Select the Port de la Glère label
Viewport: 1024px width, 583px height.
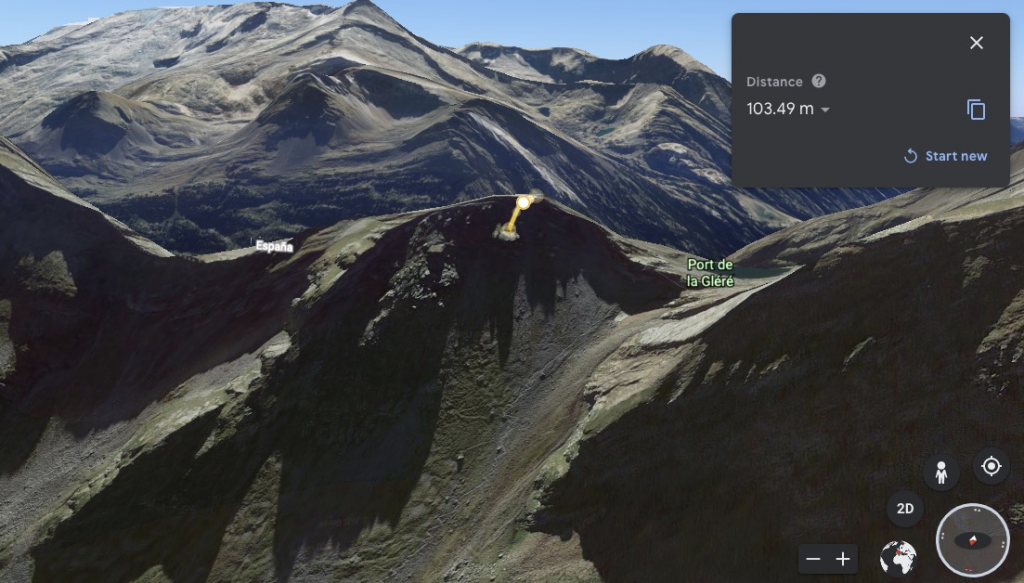pos(711,273)
